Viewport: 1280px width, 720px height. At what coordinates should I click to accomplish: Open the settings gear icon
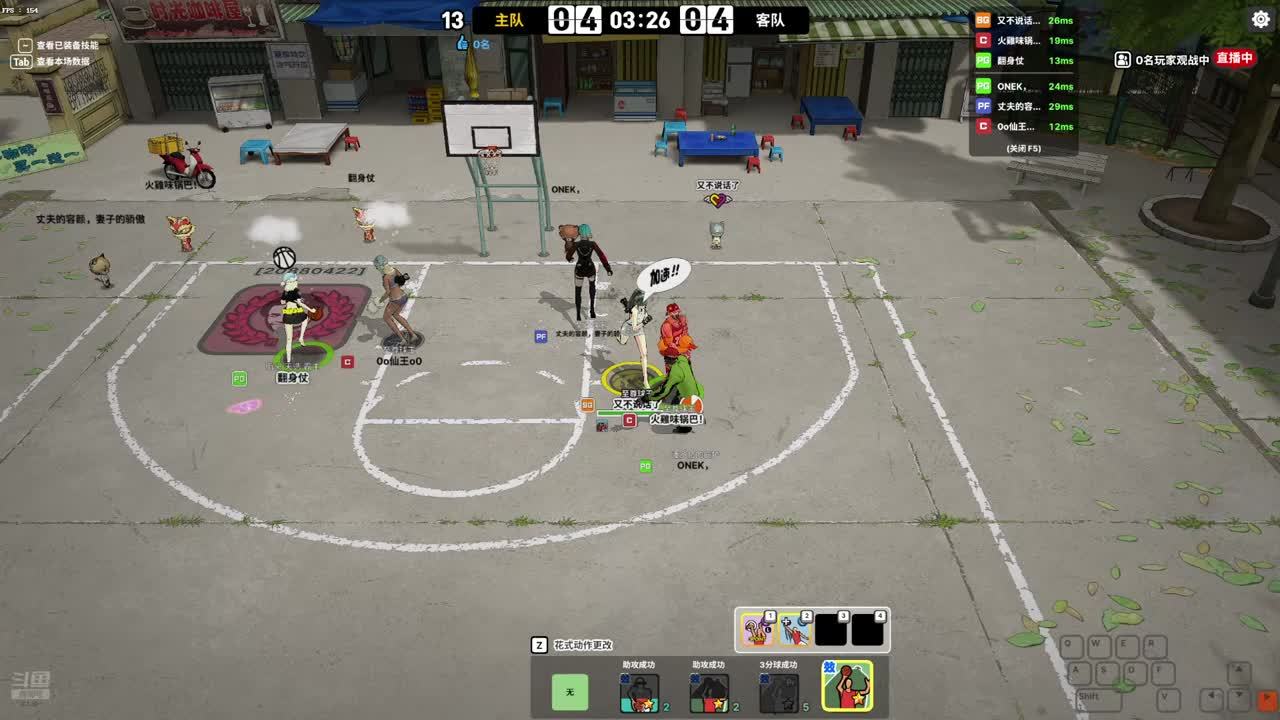tap(1260, 19)
